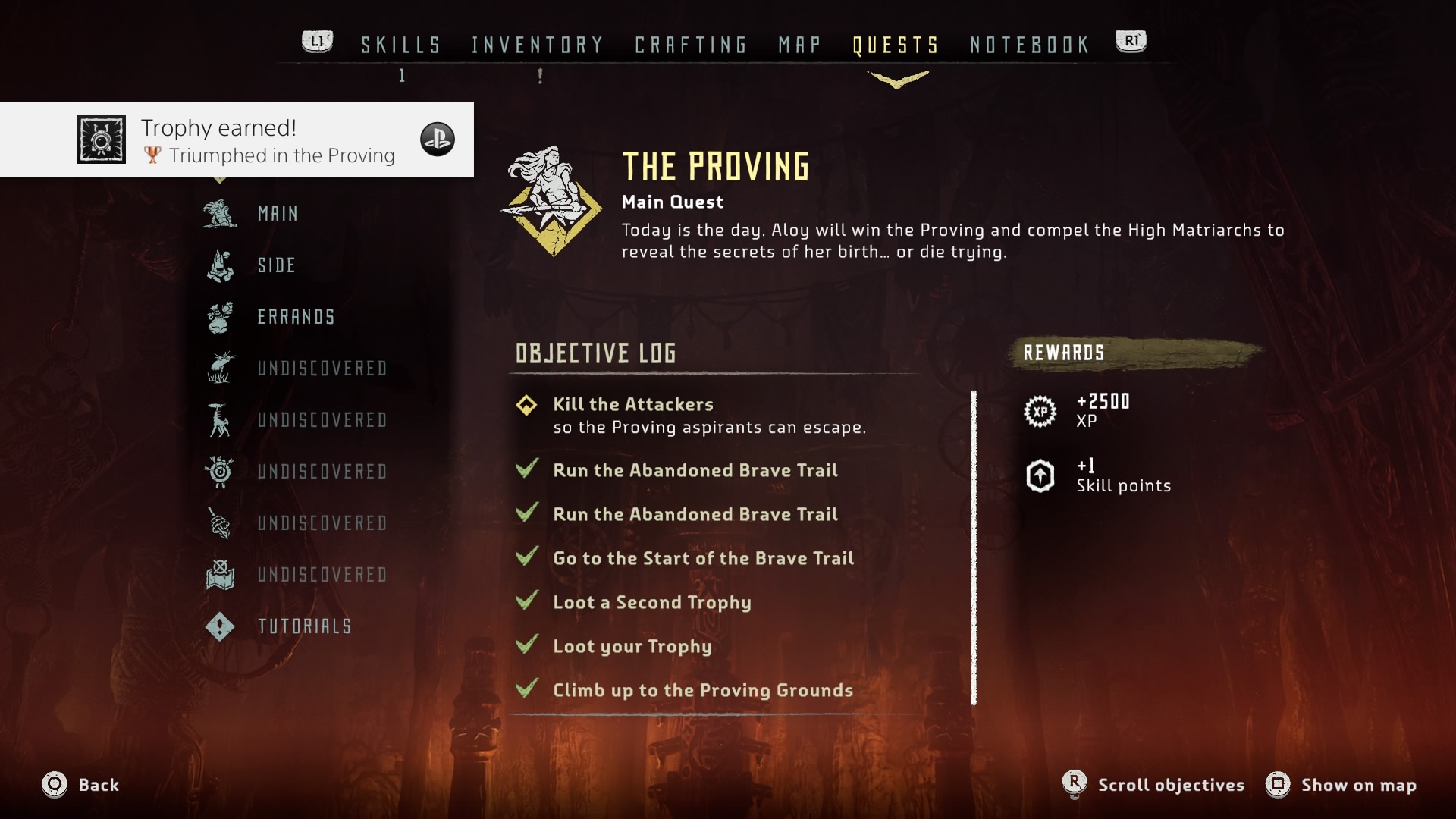Open the Errands category
Screen dimensions: 1456x819
[x=296, y=317]
